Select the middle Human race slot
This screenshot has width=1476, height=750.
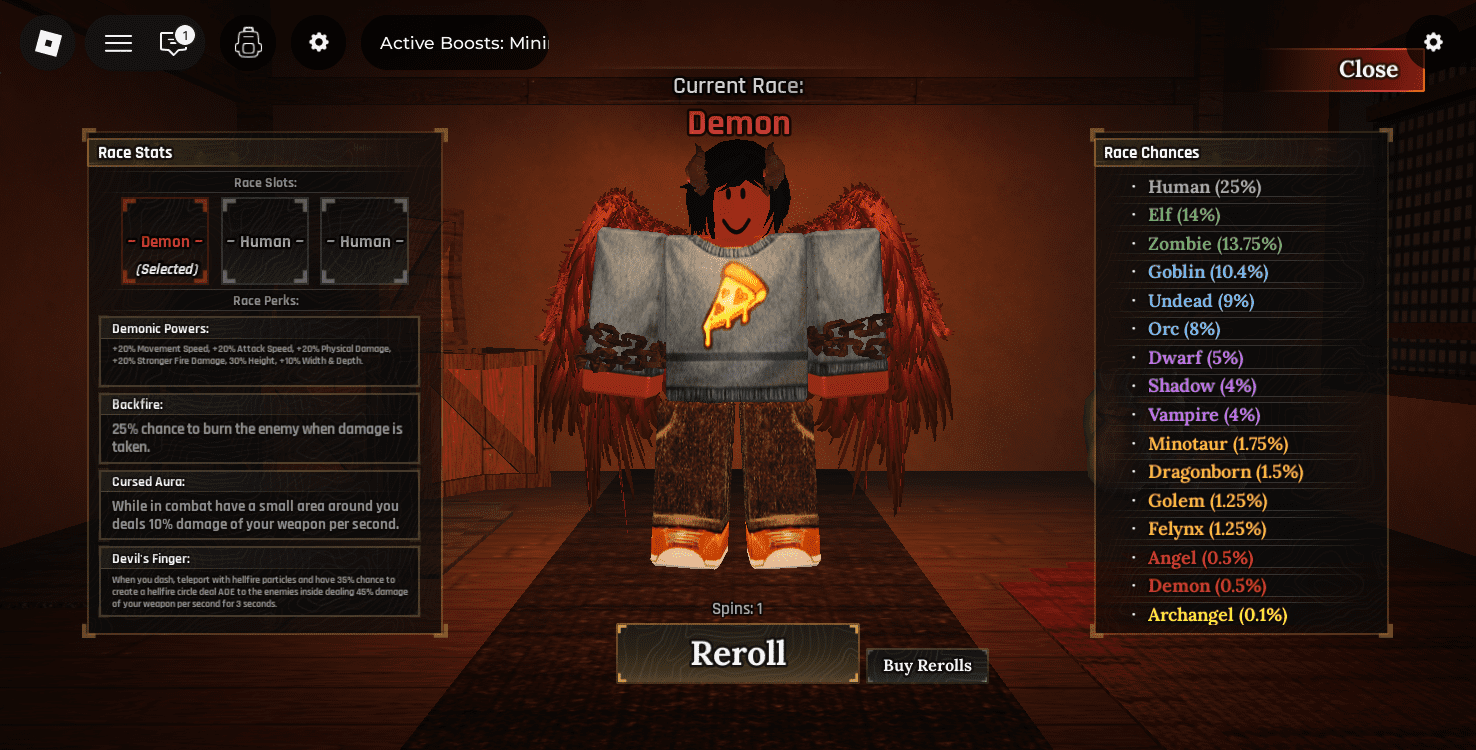click(x=264, y=240)
